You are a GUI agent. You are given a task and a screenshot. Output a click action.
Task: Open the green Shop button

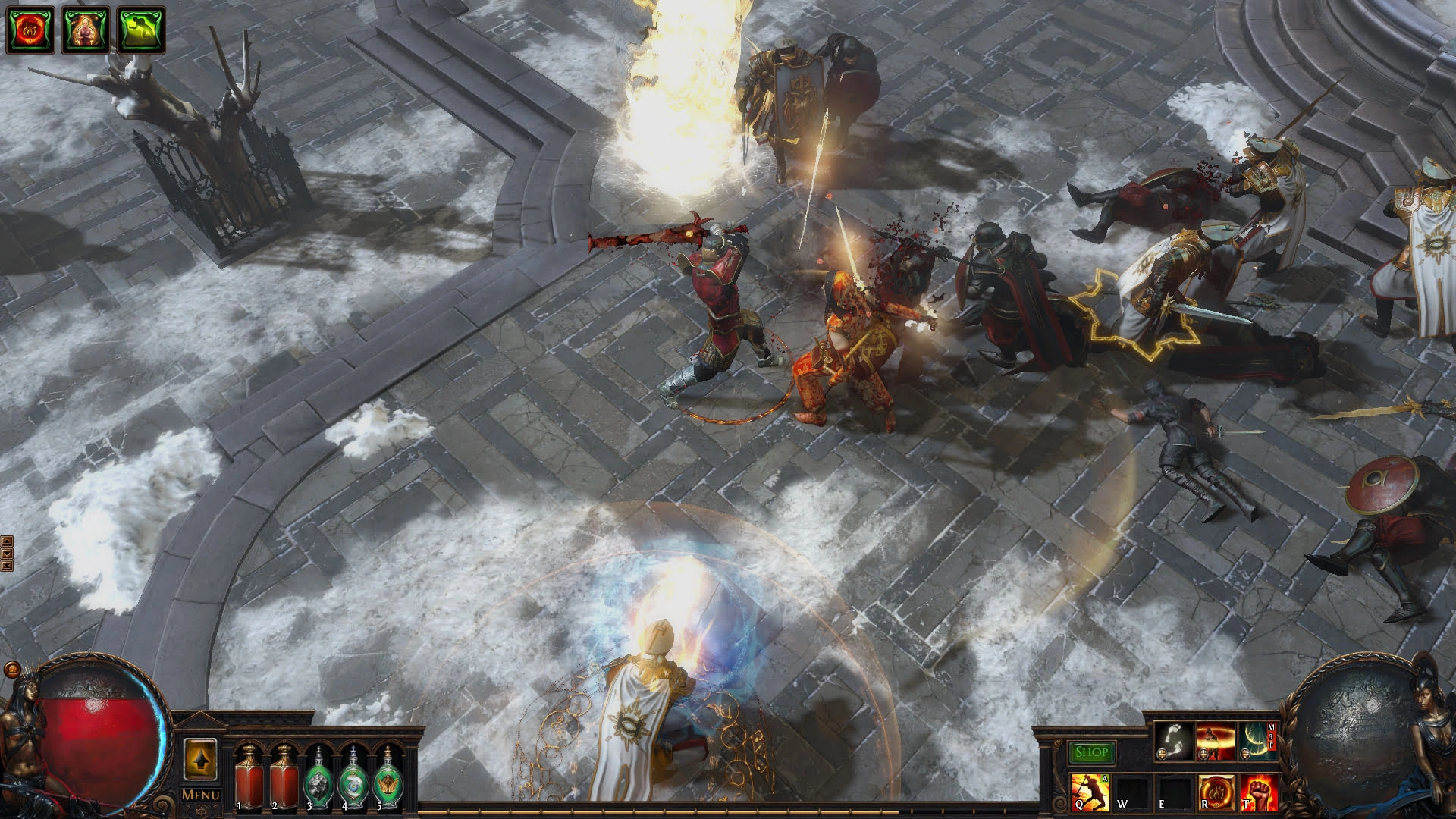(1091, 752)
